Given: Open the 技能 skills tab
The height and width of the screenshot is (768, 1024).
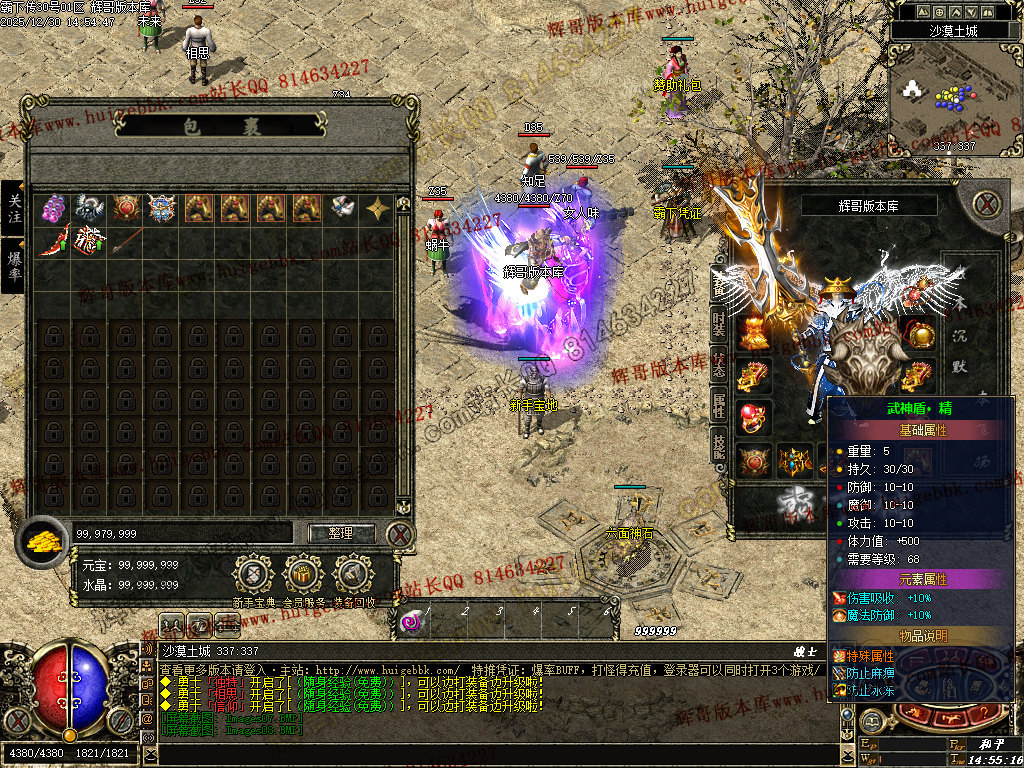Looking at the screenshot, I should coord(719,447).
